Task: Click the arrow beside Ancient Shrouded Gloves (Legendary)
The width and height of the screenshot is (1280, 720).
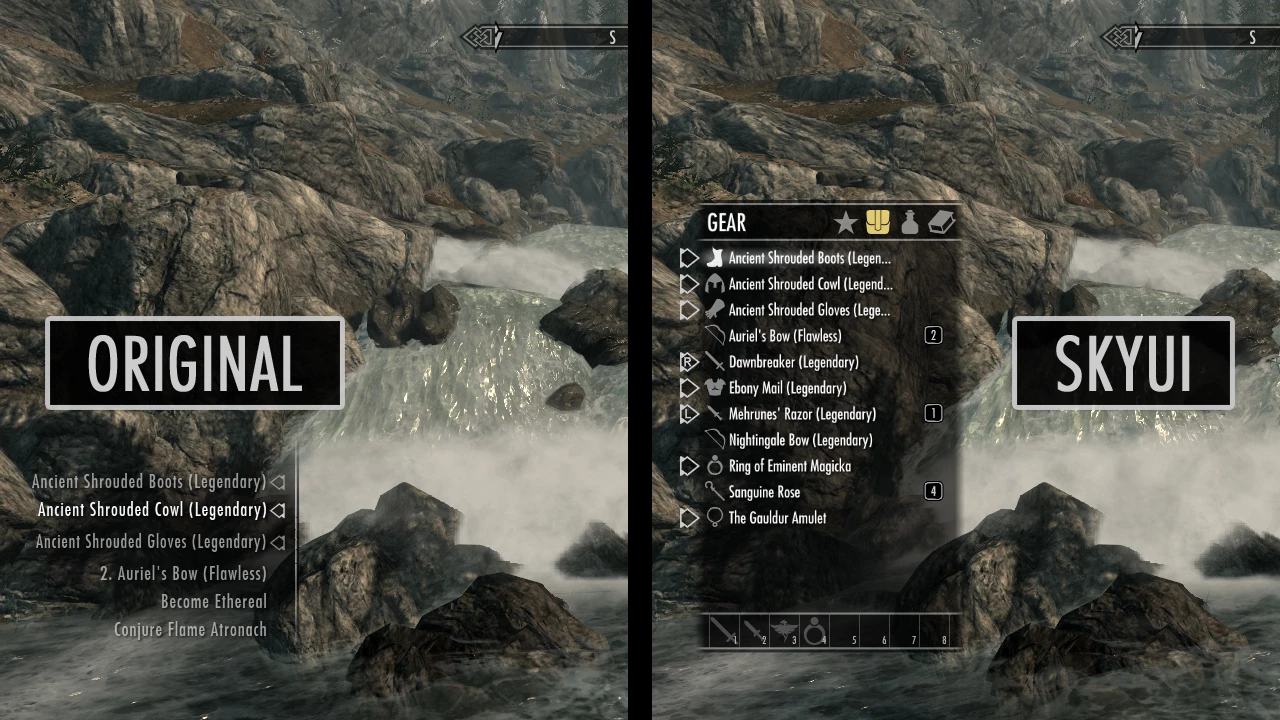Action: (277, 541)
